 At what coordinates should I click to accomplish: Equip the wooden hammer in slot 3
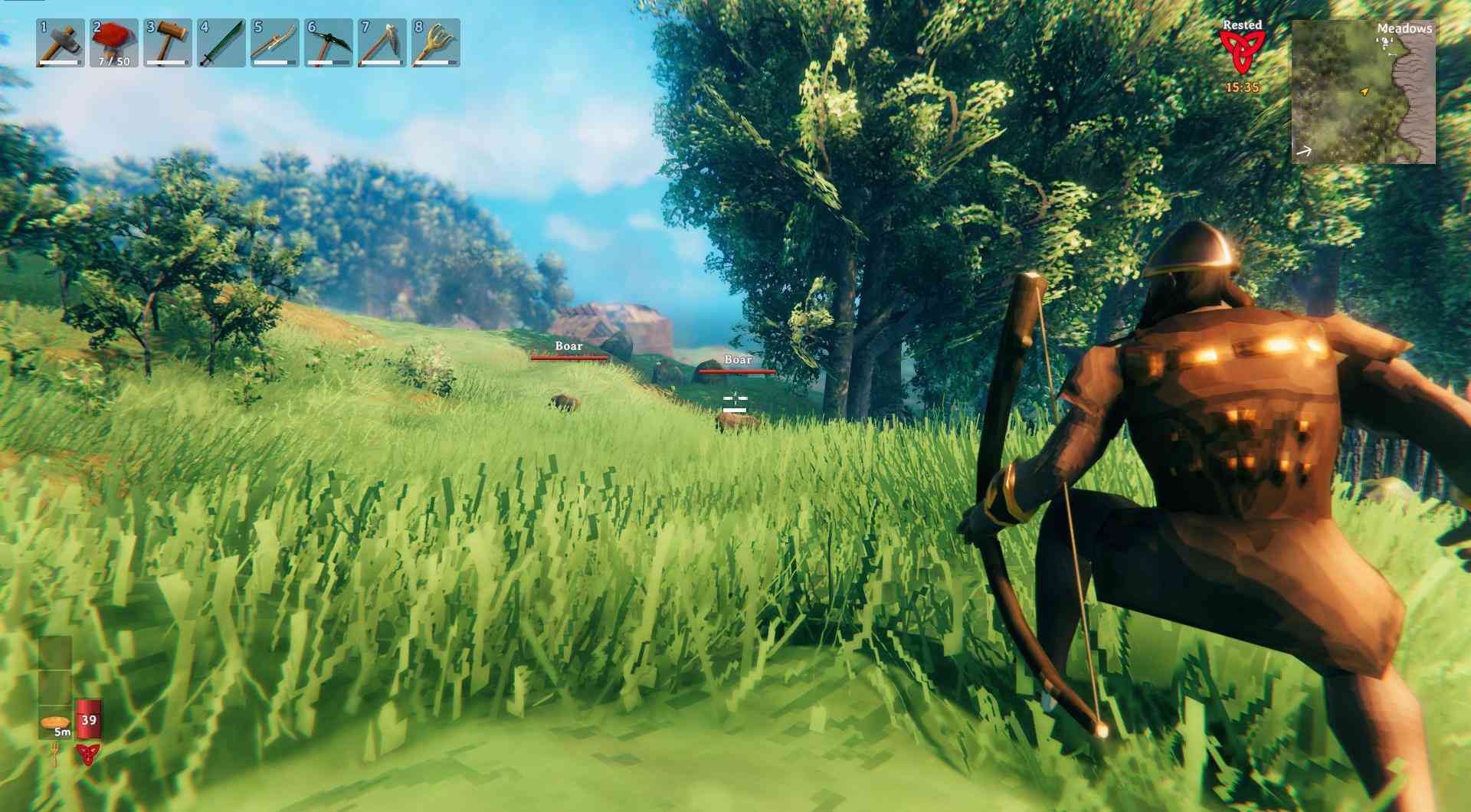click(x=168, y=43)
